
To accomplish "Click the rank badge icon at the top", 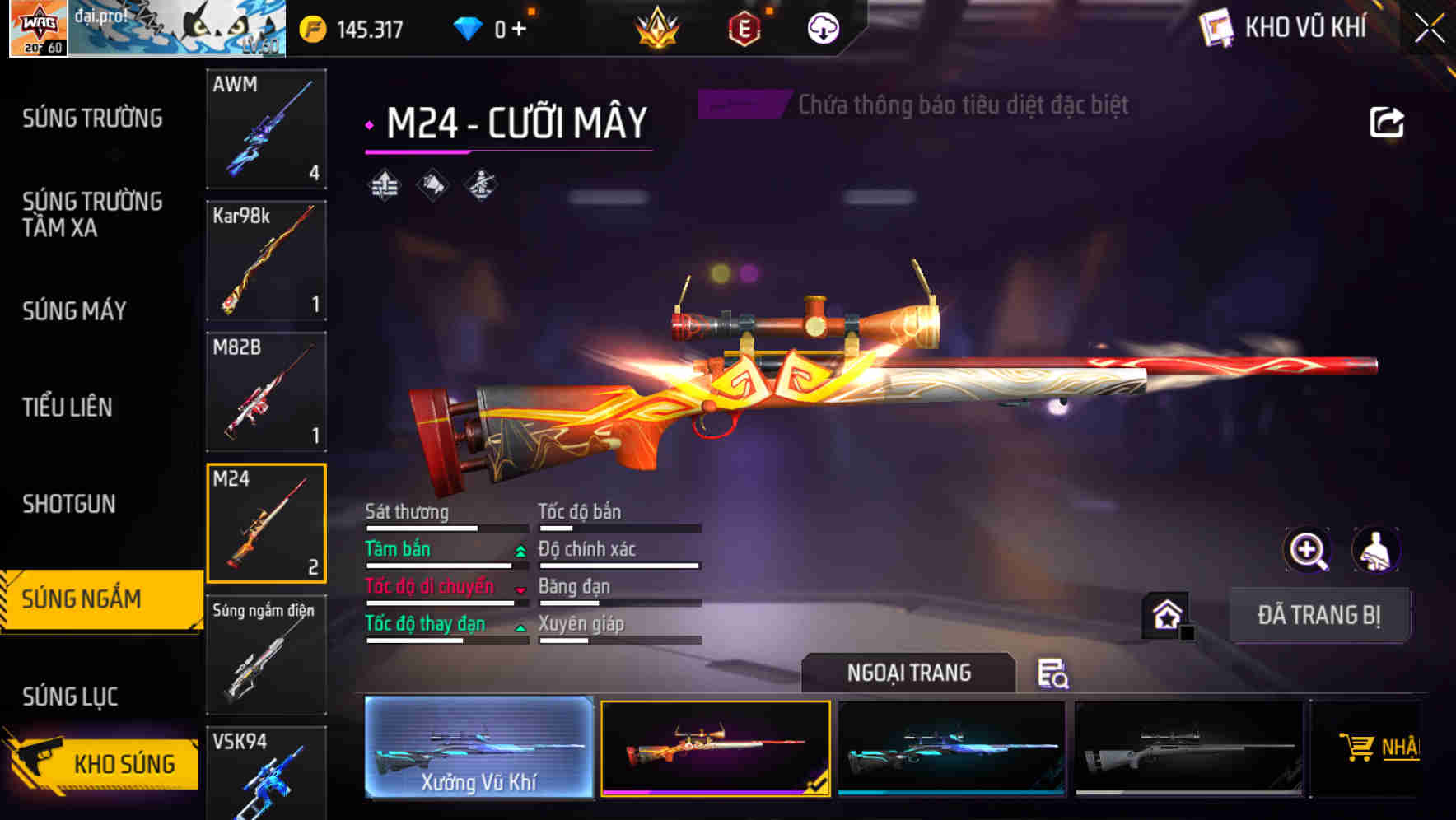I will pos(659,27).
